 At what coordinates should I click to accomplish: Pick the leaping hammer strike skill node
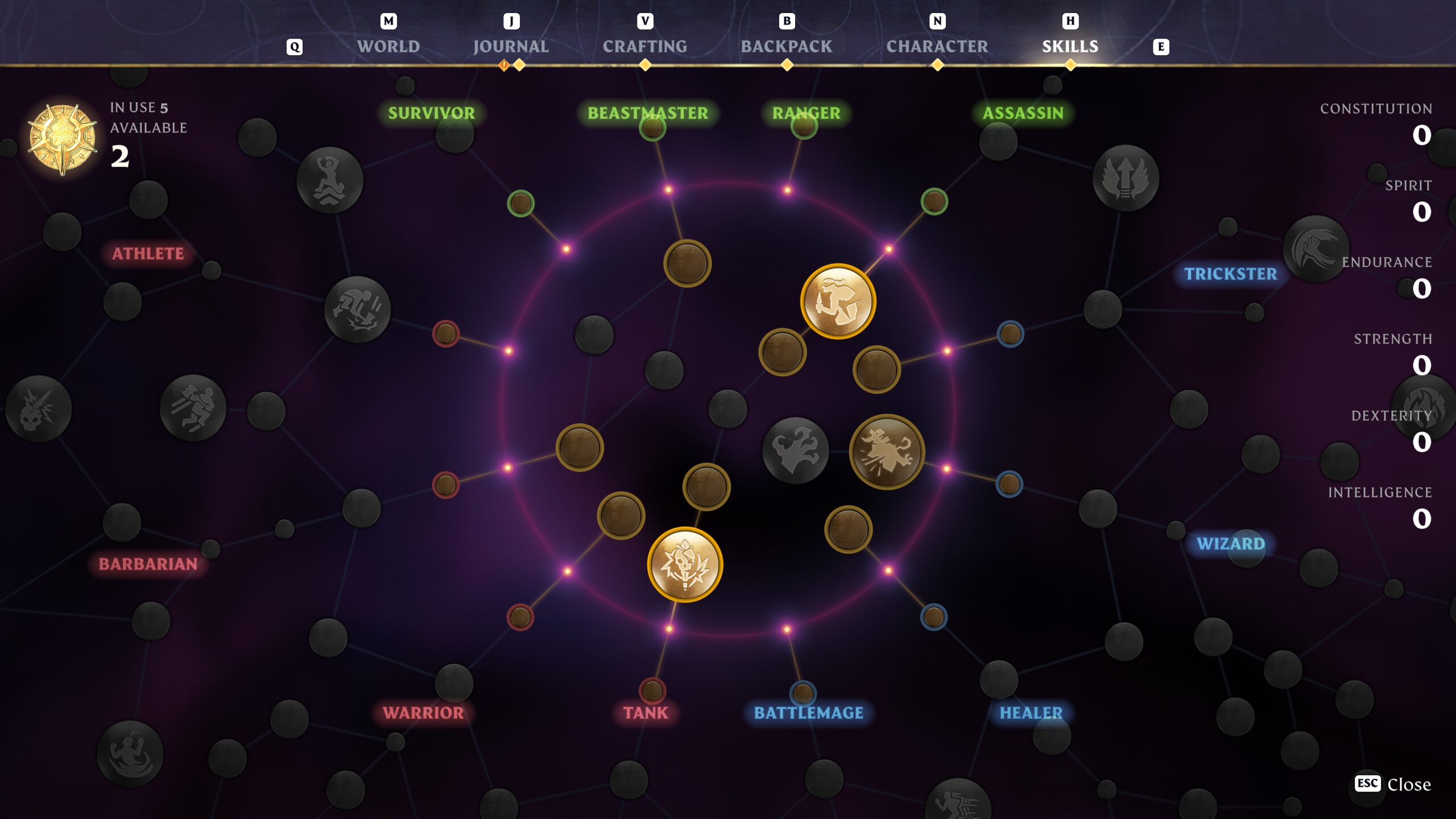point(193,408)
